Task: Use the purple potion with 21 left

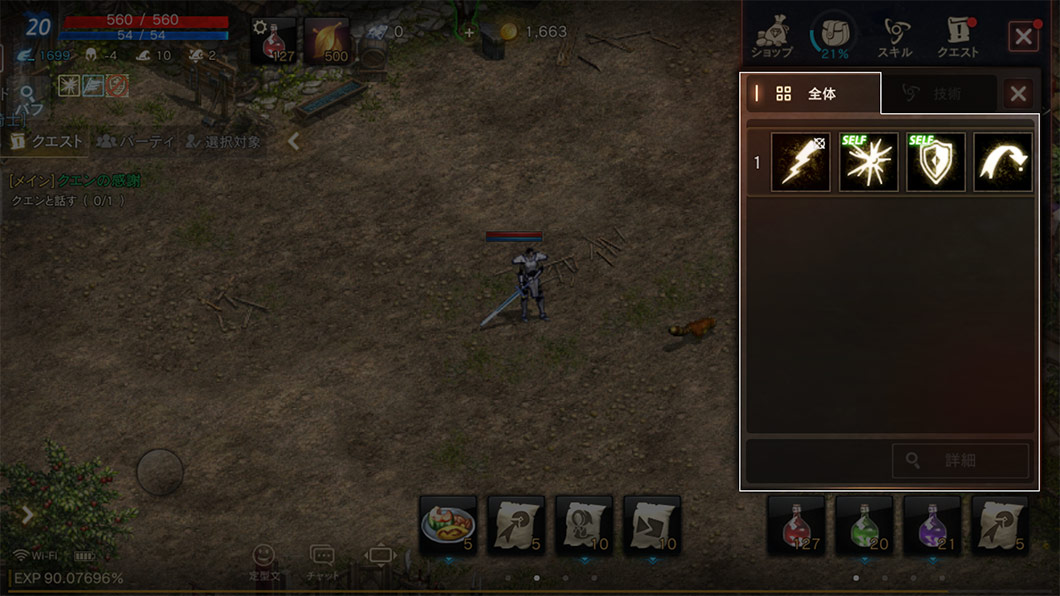Action: [932, 524]
